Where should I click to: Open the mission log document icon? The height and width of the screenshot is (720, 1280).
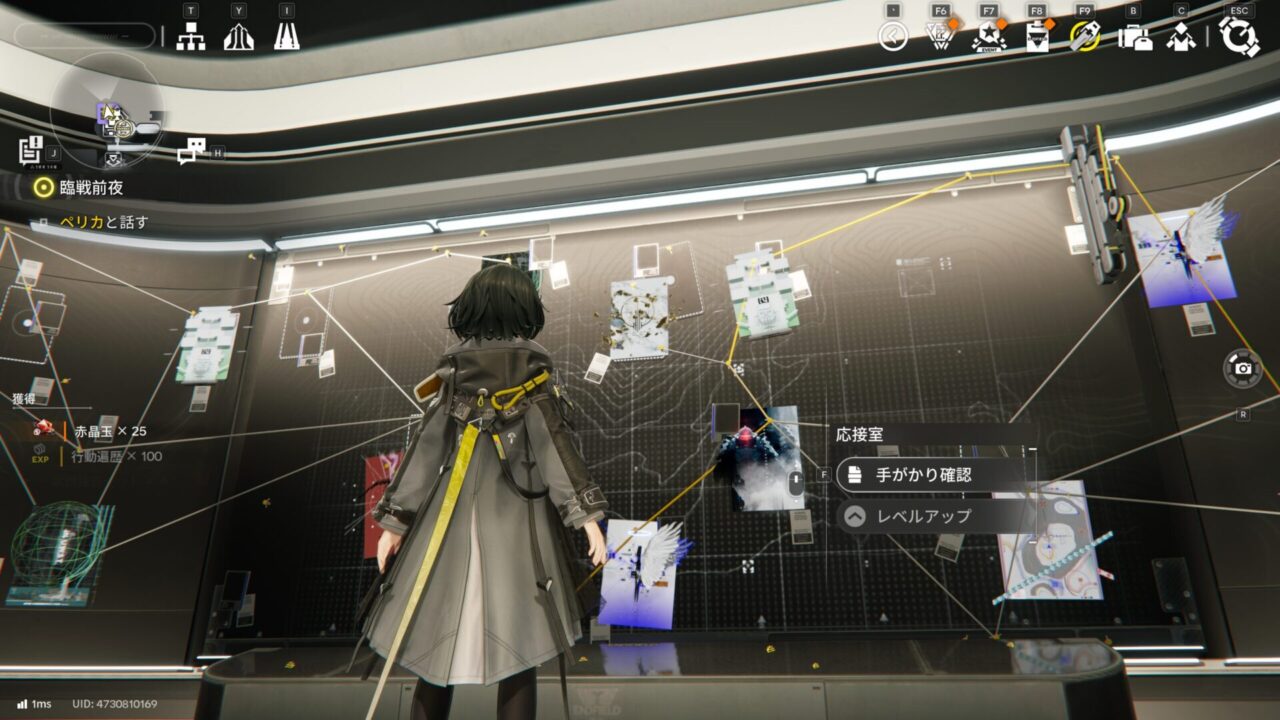click(30, 150)
